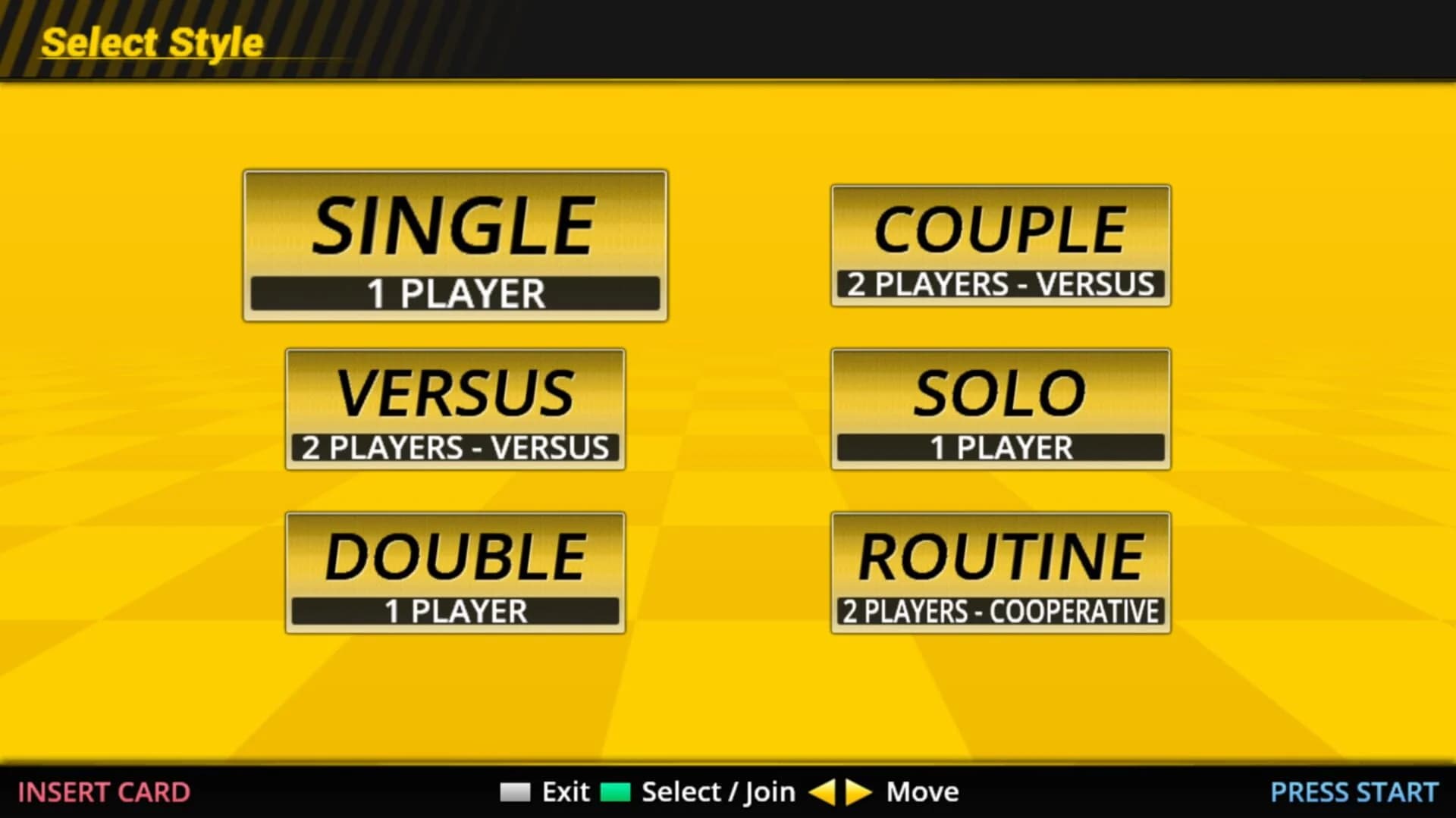Screen dimensions: 1456x818
Task: Click the 1 PLAYER label under SOLO
Action: pos(1001,446)
